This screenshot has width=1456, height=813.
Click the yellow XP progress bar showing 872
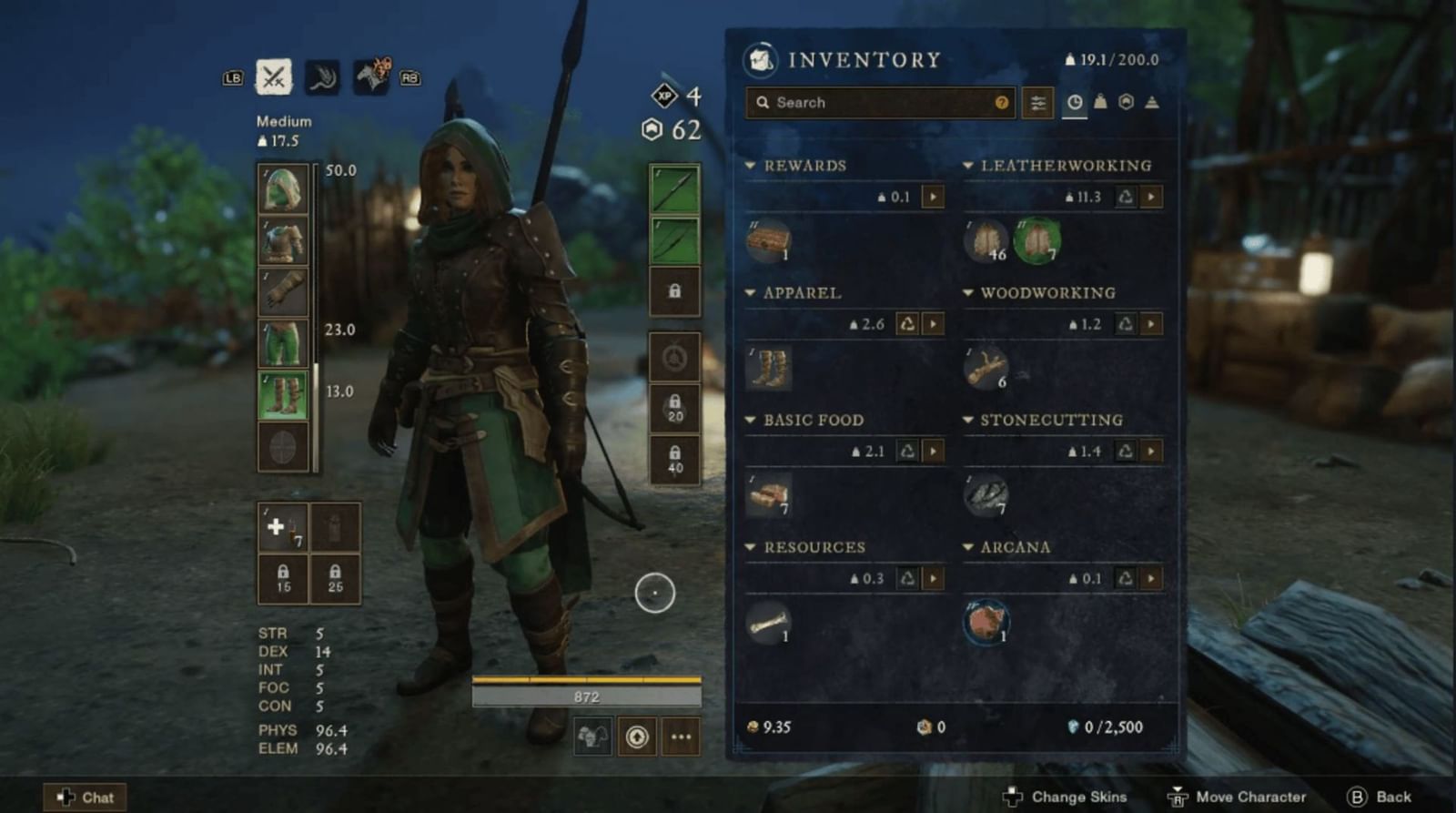click(x=587, y=695)
